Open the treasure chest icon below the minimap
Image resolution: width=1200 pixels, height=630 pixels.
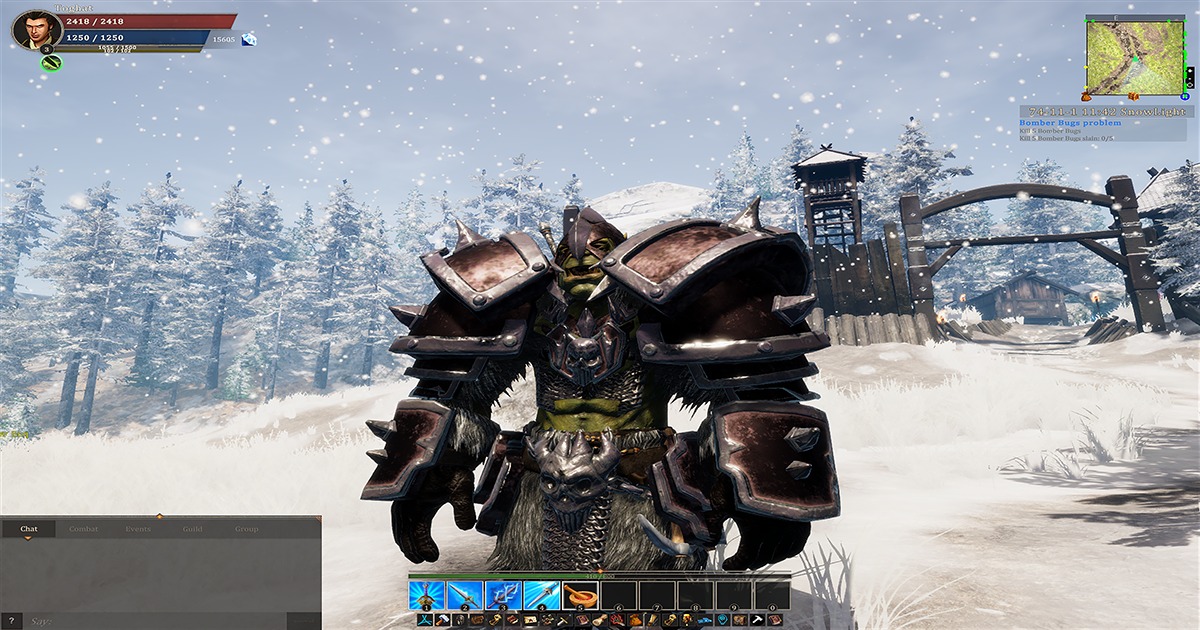[x=1134, y=96]
